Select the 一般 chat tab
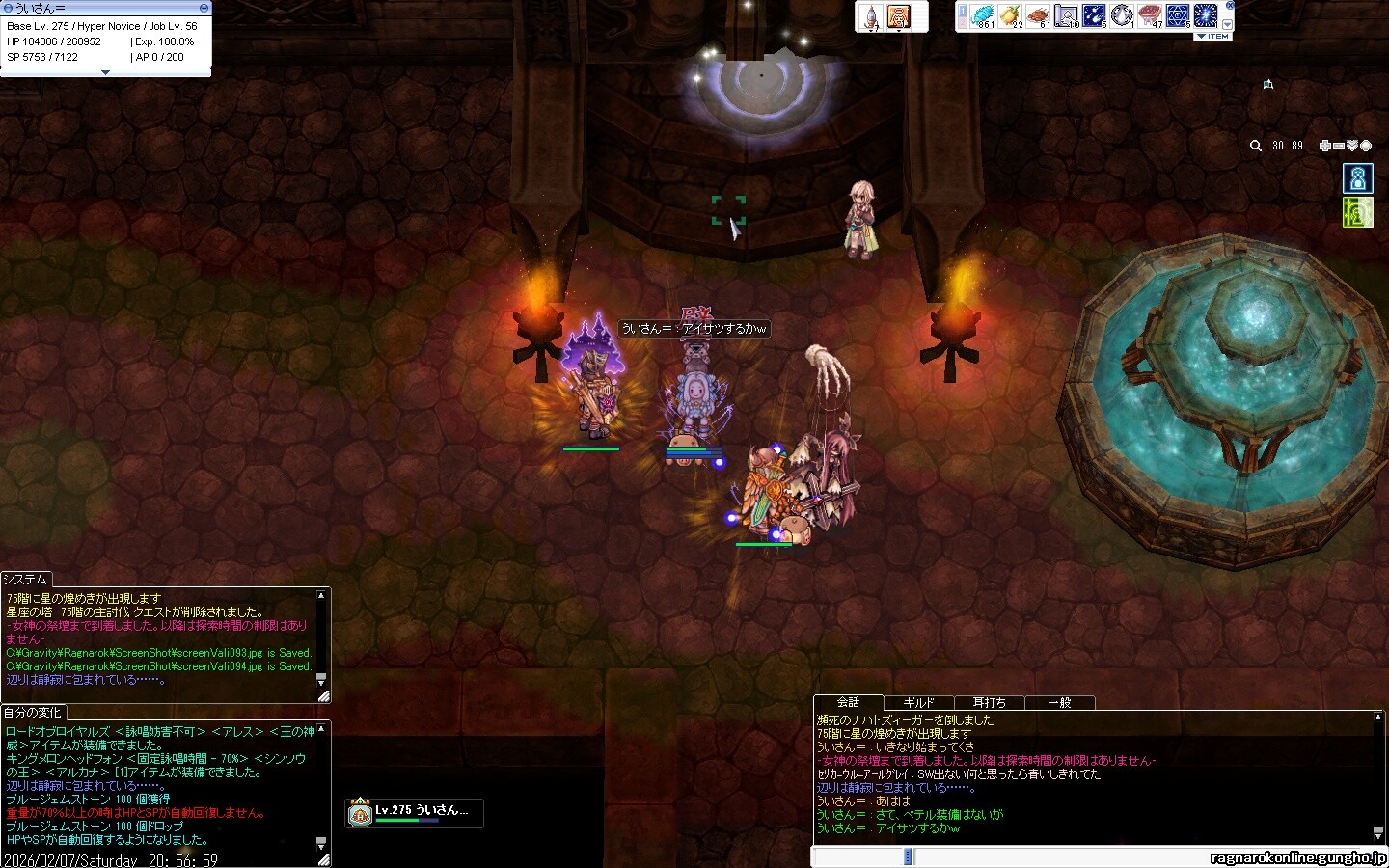 [1059, 703]
